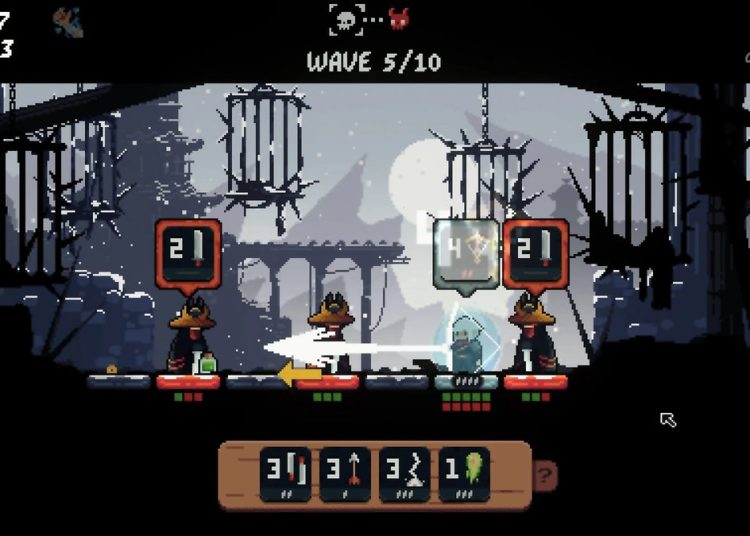Pick the lightning strike tile
Viewport: 750px width, 536px height.
tap(404, 474)
